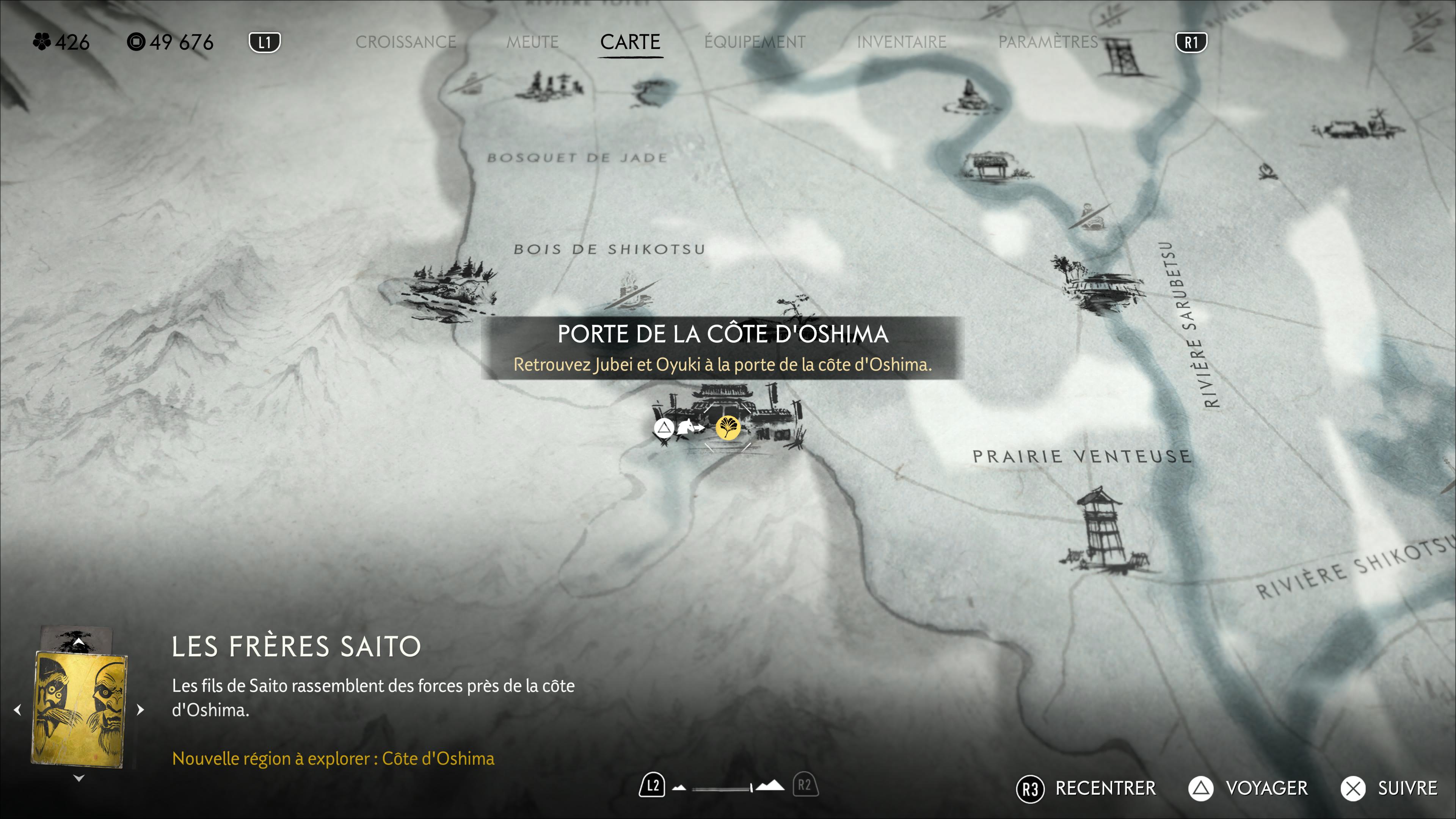Open the Meute tab

[532, 42]
